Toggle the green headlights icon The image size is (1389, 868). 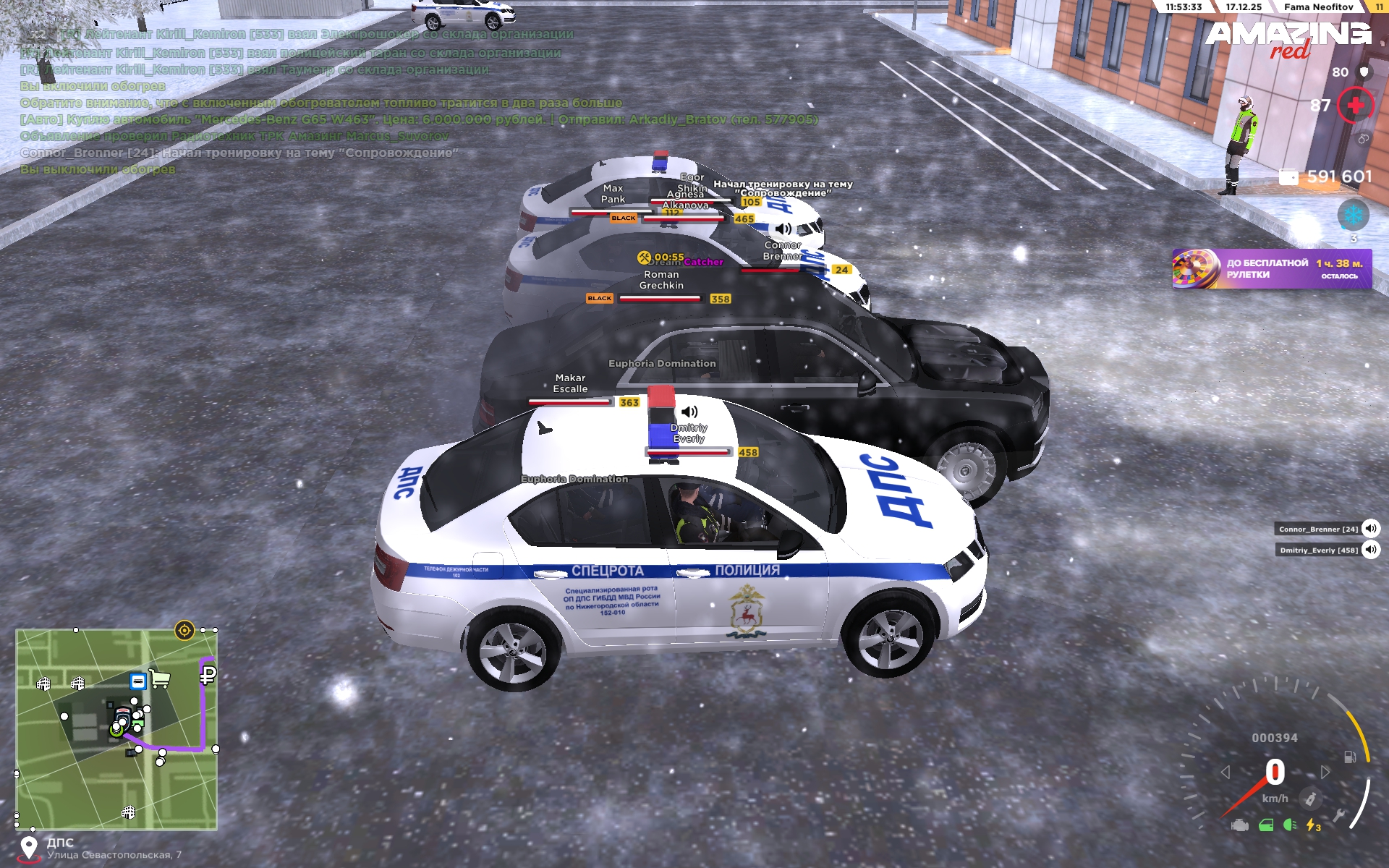[x=1289, y=825]
